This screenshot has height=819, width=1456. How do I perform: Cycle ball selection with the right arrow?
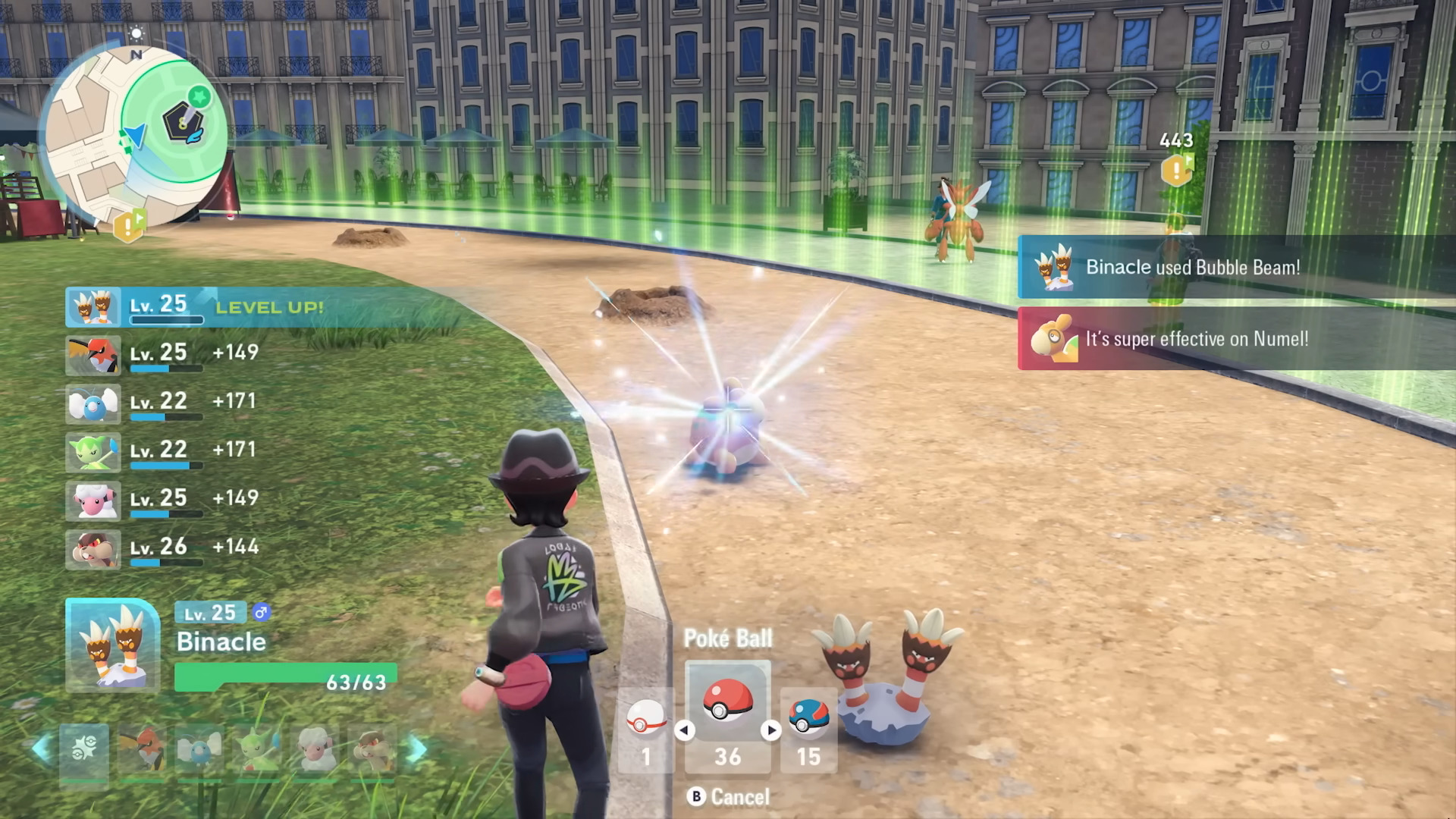[x=771, y=730]
